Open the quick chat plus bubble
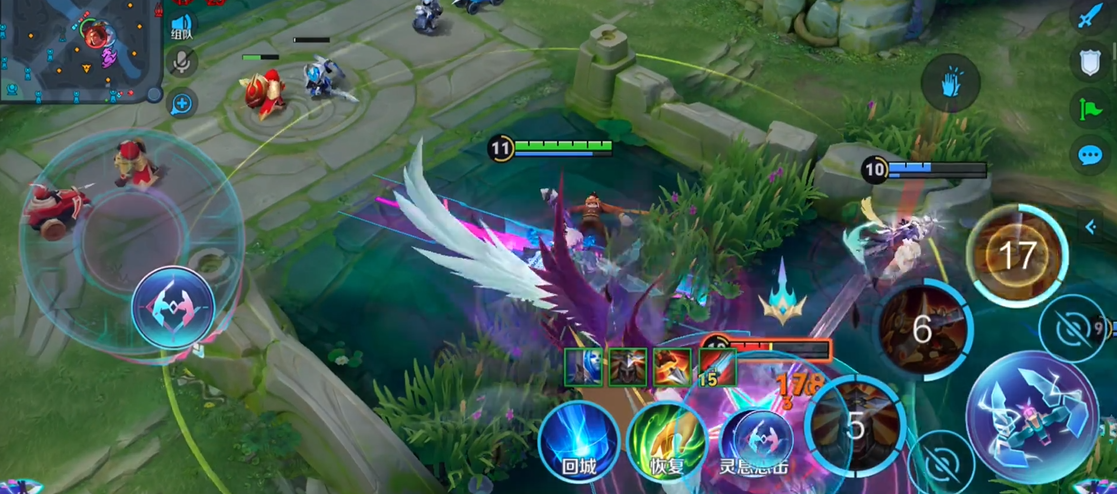This screenshot has height=494, width=1117. click(x=182, y=102)
